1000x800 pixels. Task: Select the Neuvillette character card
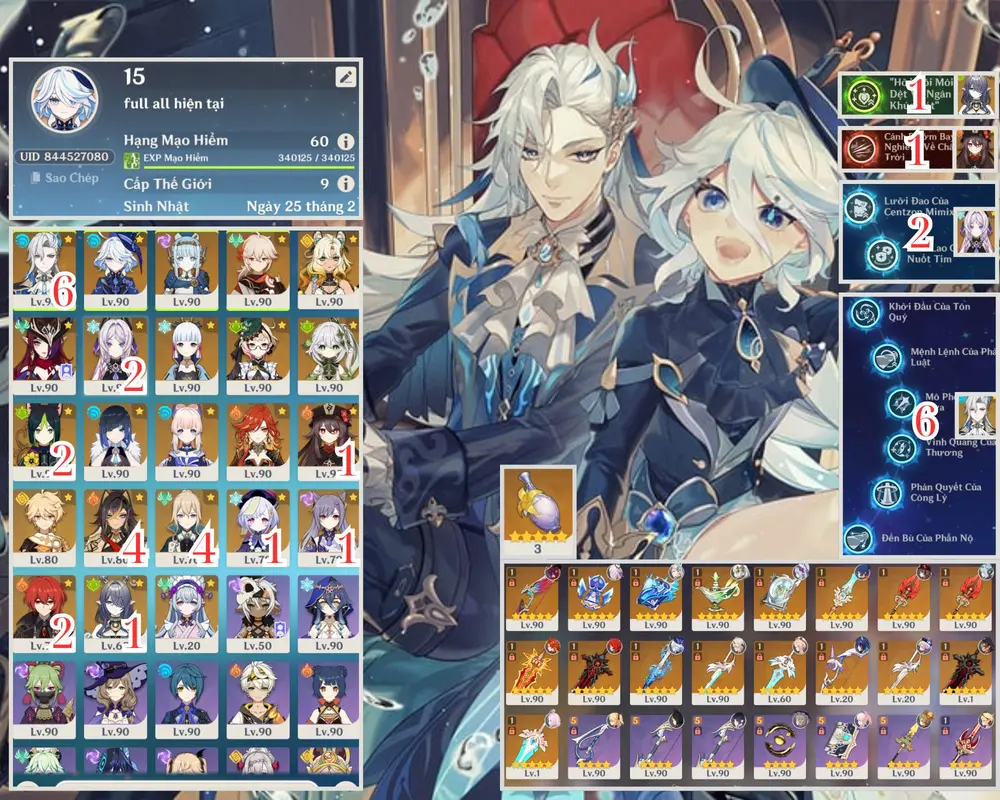pyautogui.click(x=42, y=265)
